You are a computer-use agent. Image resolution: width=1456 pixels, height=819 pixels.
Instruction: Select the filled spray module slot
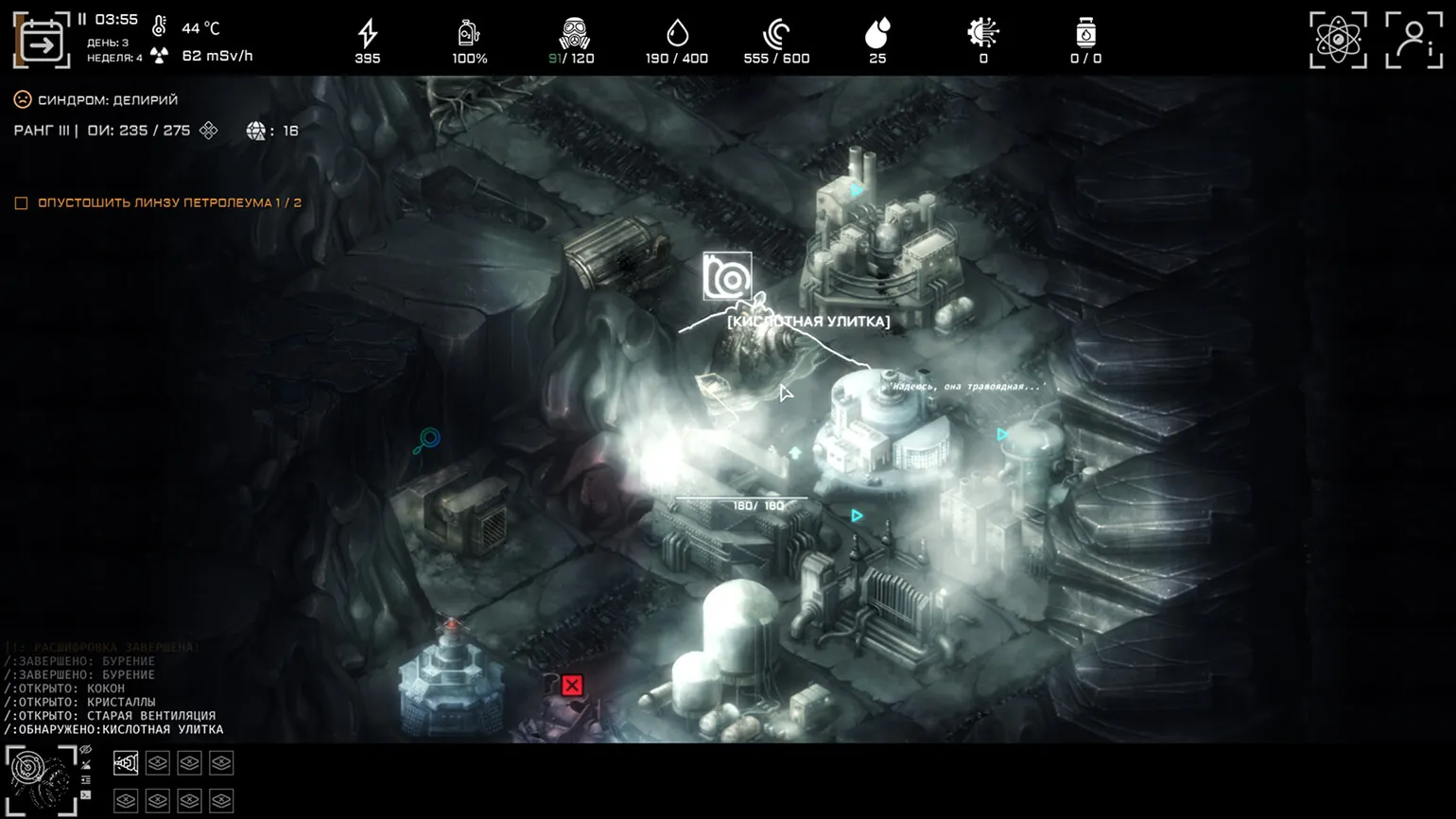pyautogui.click(x=126, y=763)
